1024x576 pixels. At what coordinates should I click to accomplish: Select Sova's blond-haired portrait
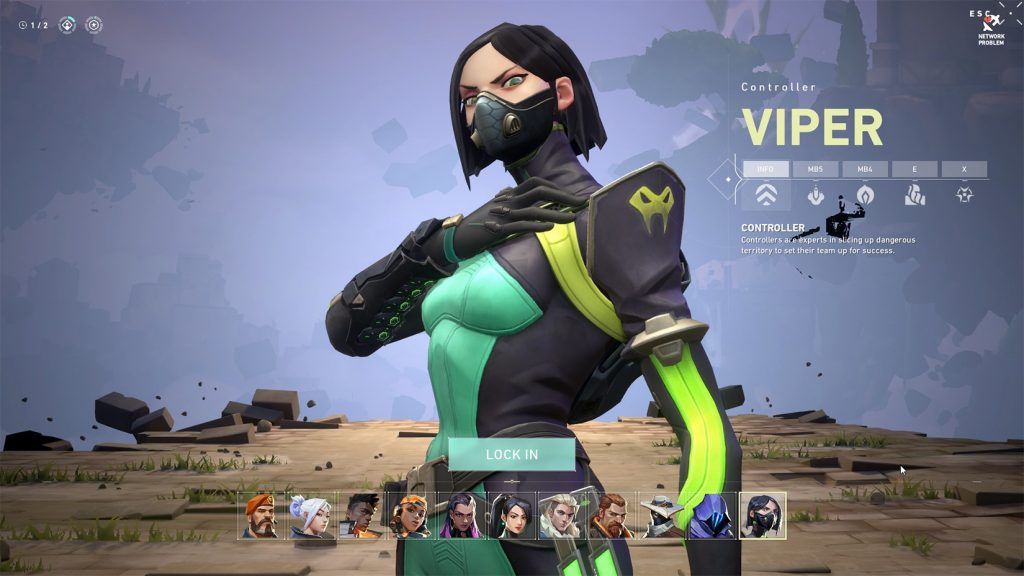(x=562, y=515)
